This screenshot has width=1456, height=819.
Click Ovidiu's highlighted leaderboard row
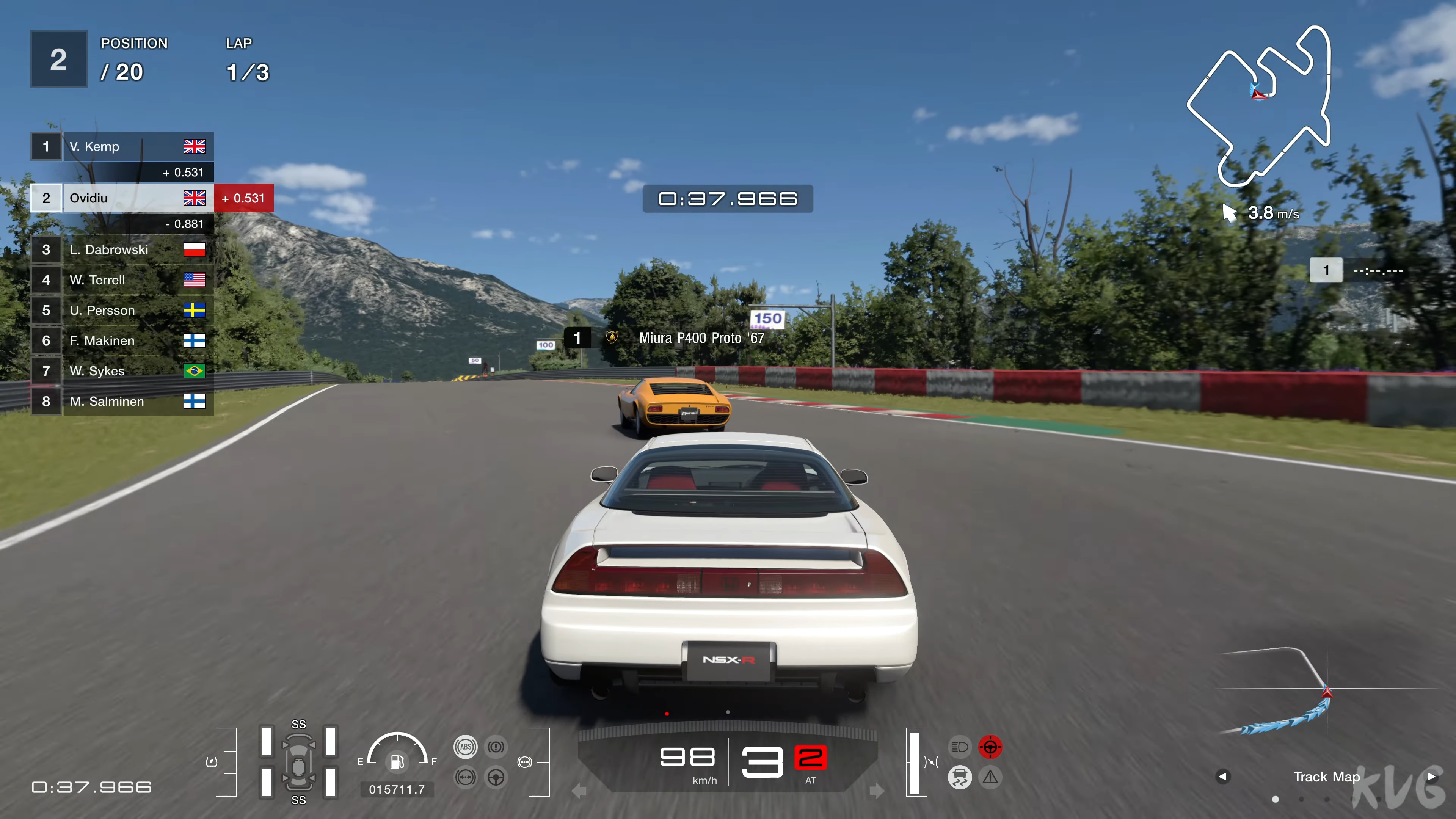(121, 198)
